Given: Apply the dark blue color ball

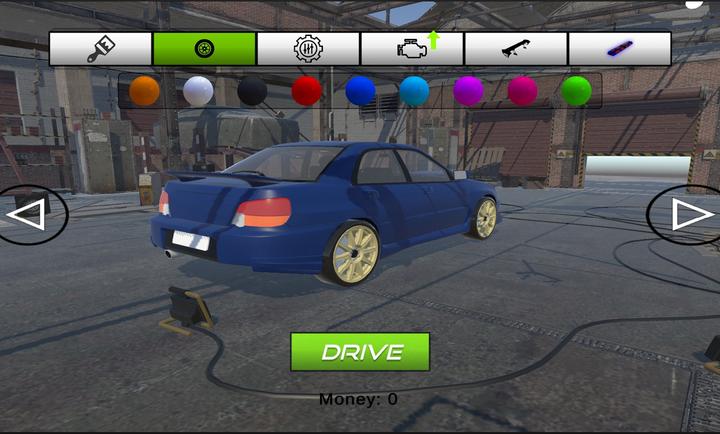Looking at the screenshot, I should coord(360,91).
